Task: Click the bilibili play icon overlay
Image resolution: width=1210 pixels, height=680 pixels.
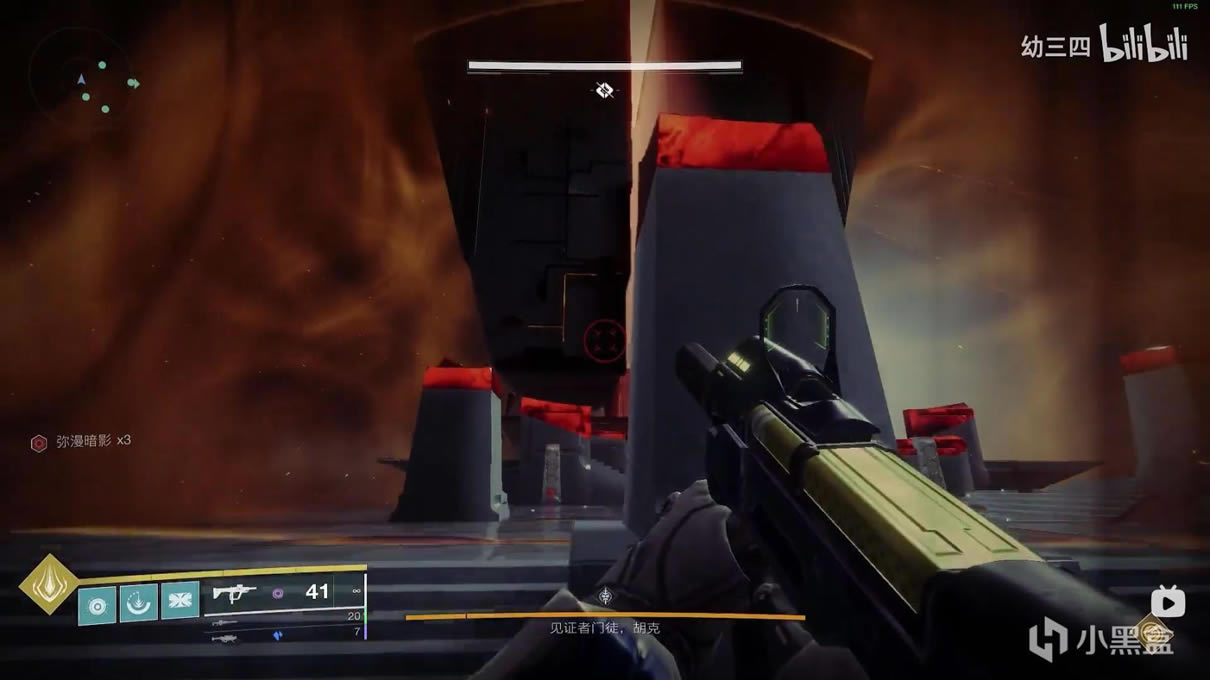Action: [1168, 603]
